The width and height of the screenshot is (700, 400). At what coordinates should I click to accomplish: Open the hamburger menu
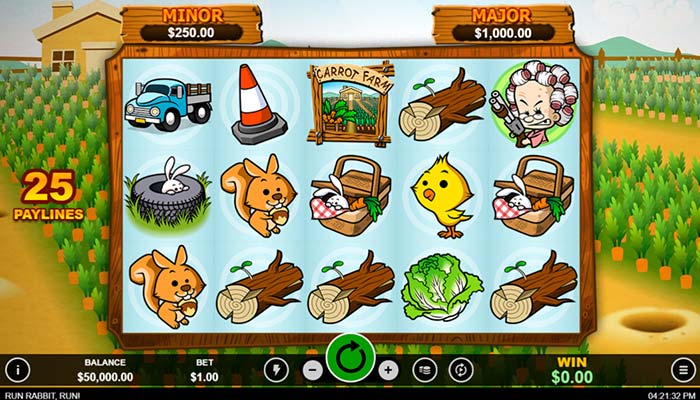click(682, 369)
